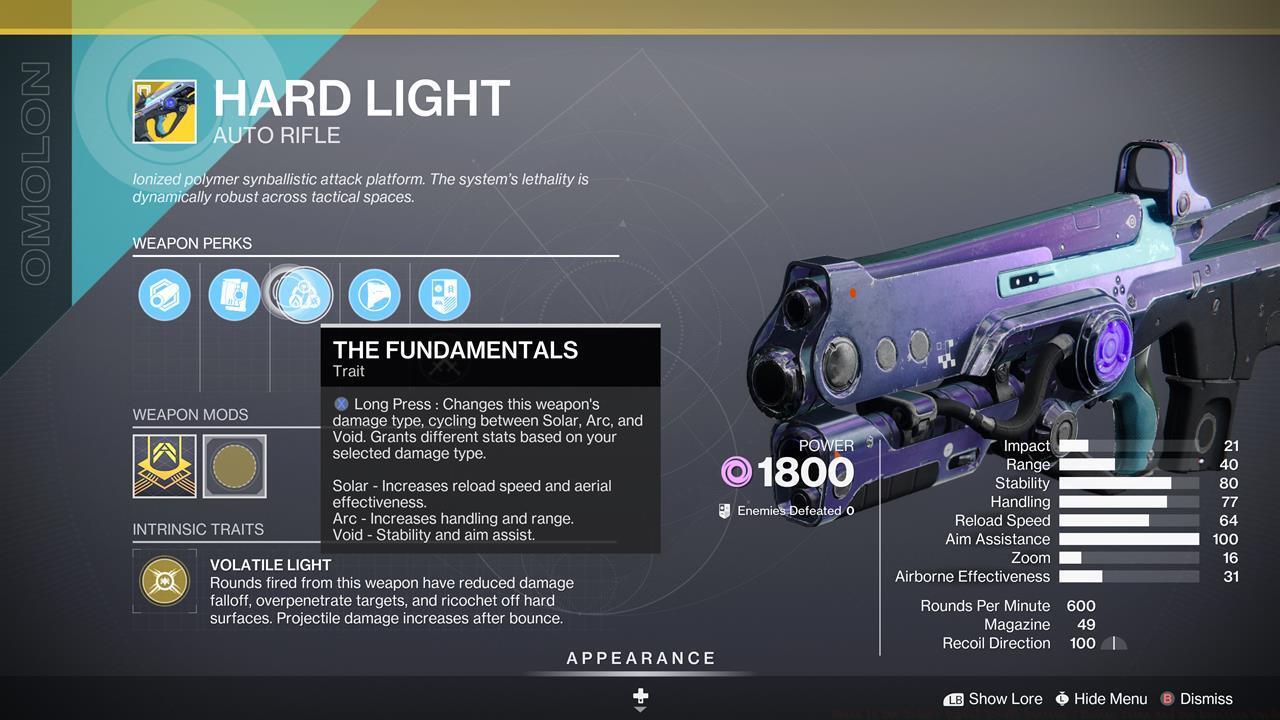Select the Hard Light weapon thumbnail
1280x720 pixels.
pyautogui.click(x=165, y=111)
